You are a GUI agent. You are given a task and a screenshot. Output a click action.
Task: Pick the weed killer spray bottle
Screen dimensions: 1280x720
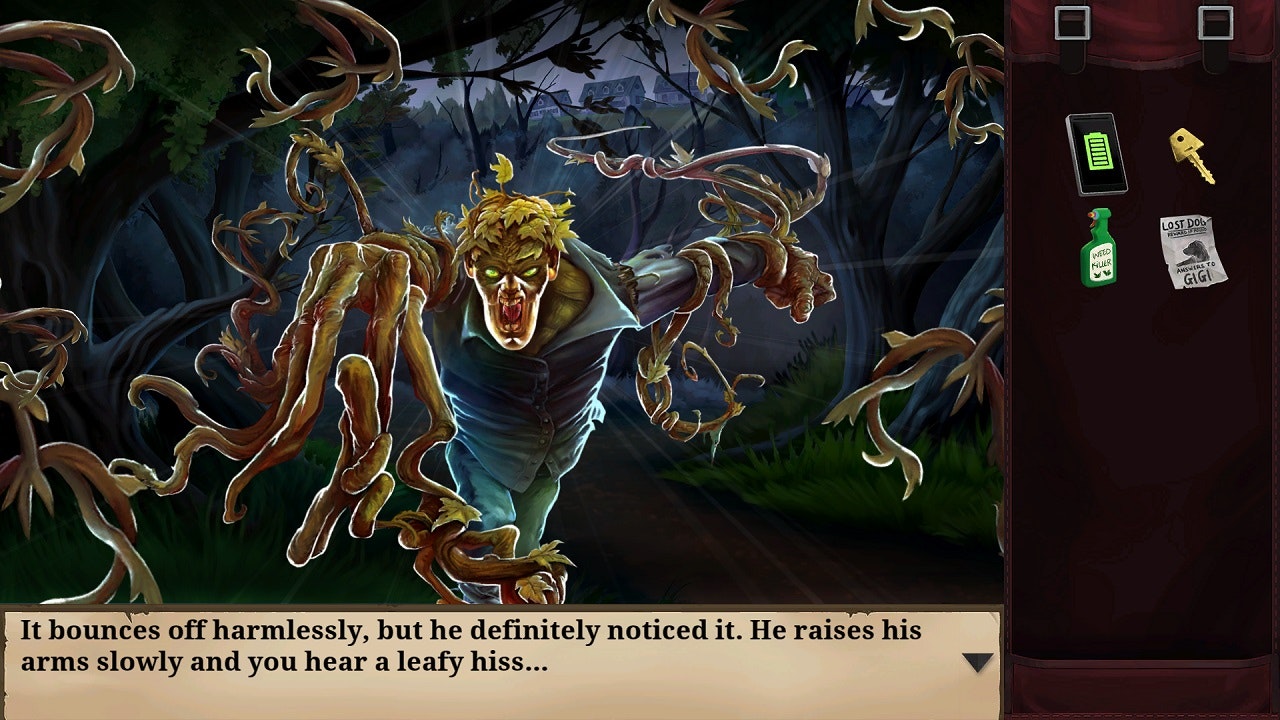[1100, 255]
